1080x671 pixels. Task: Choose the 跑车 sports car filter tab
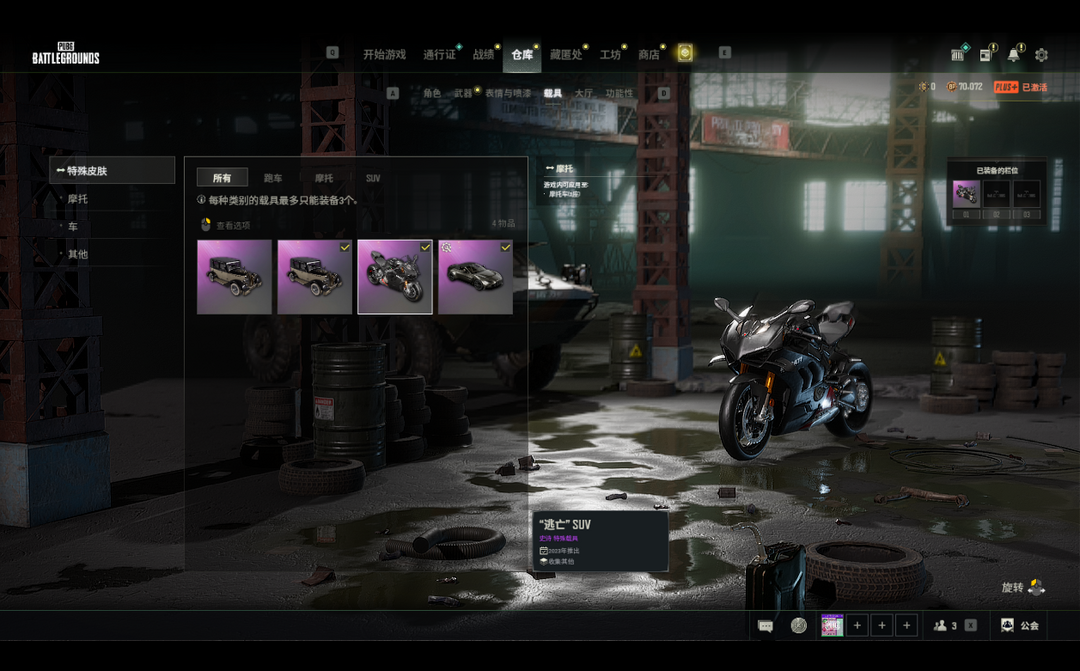pos(273,178)
